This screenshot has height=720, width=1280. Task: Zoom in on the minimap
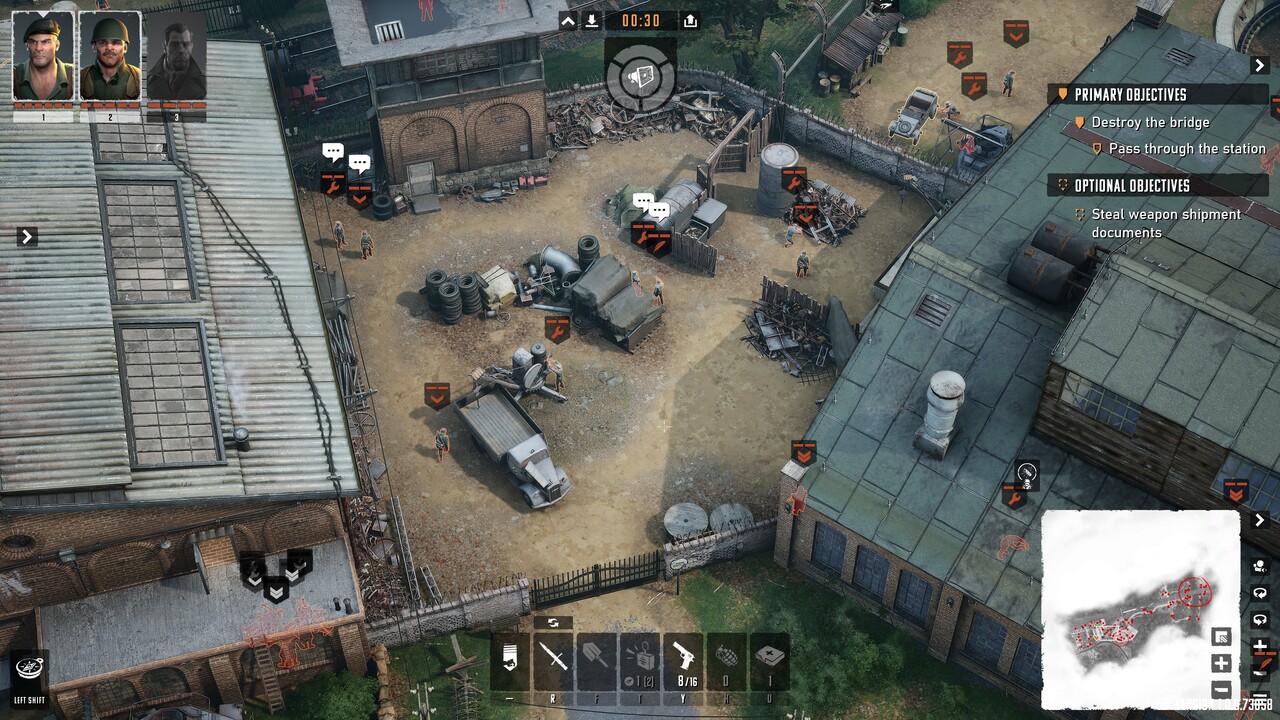click(x=1221, y=663)
